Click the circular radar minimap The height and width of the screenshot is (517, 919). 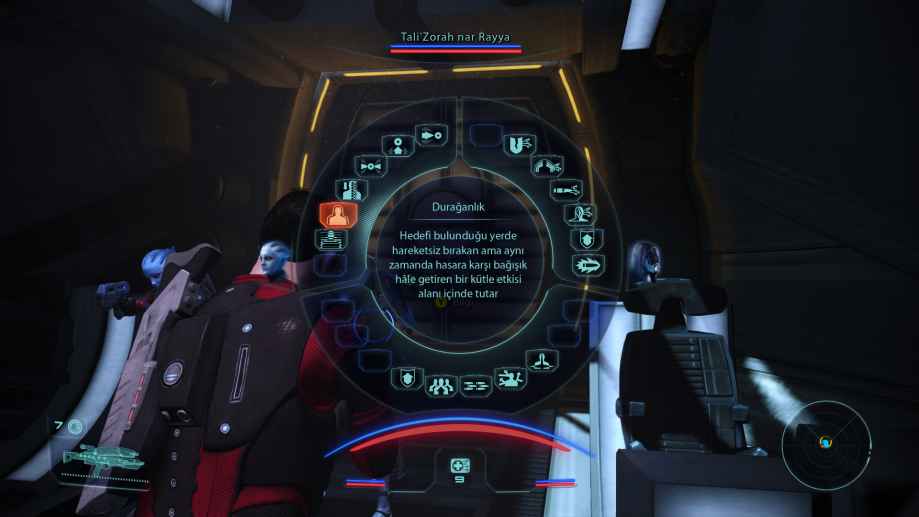point(825,441)
